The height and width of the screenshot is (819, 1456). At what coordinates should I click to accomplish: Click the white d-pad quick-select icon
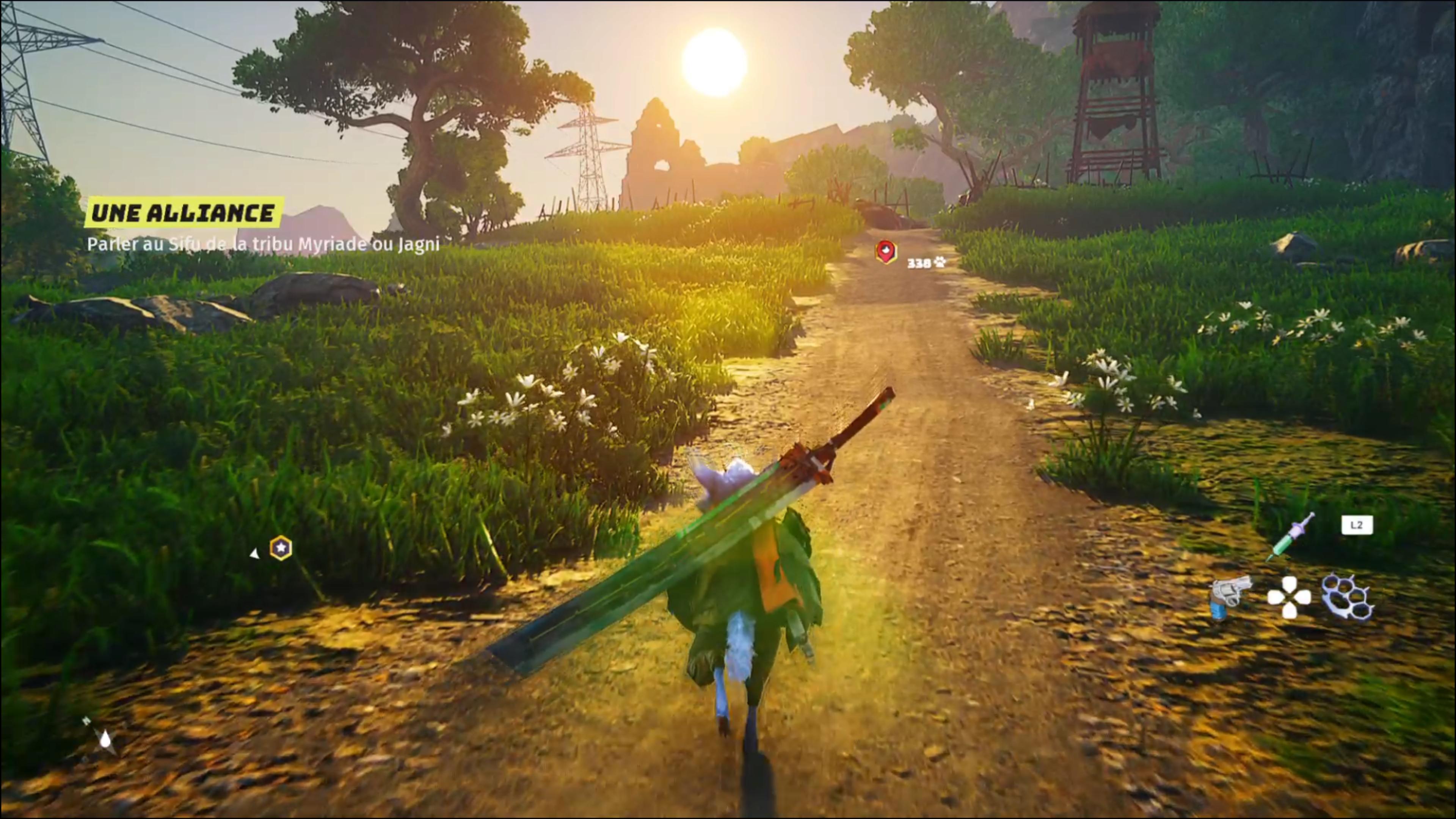(x=1289, y=597)
